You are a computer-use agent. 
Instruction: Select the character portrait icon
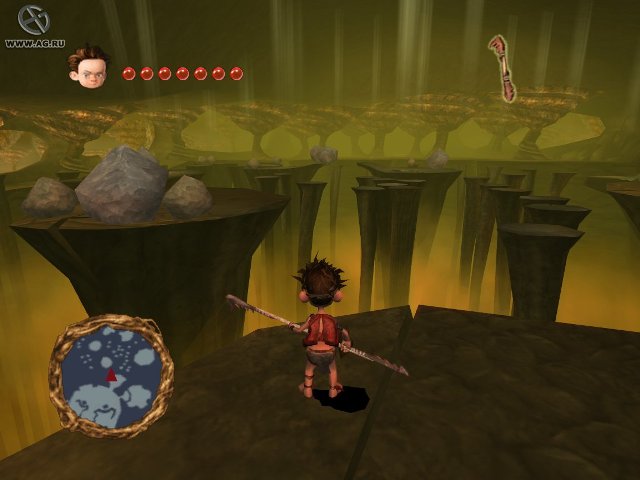point(88,63)
